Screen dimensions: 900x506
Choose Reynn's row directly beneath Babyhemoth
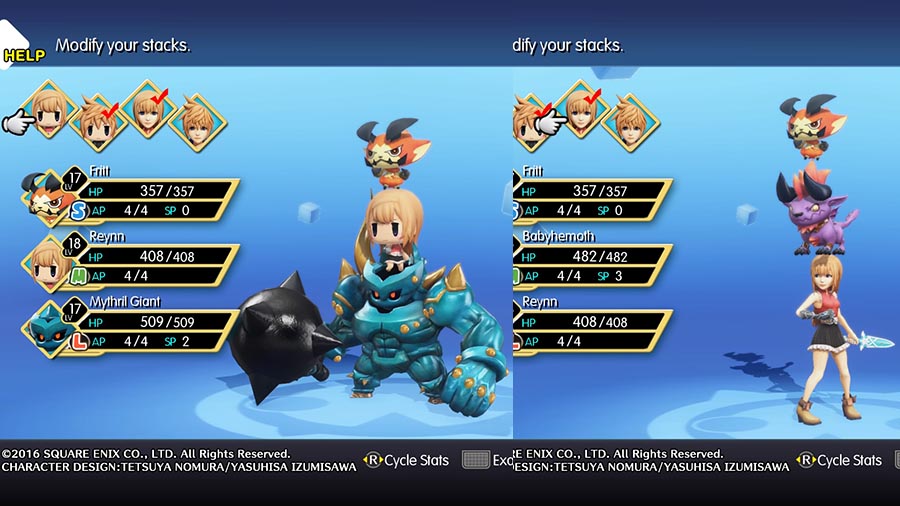point(592,322)
